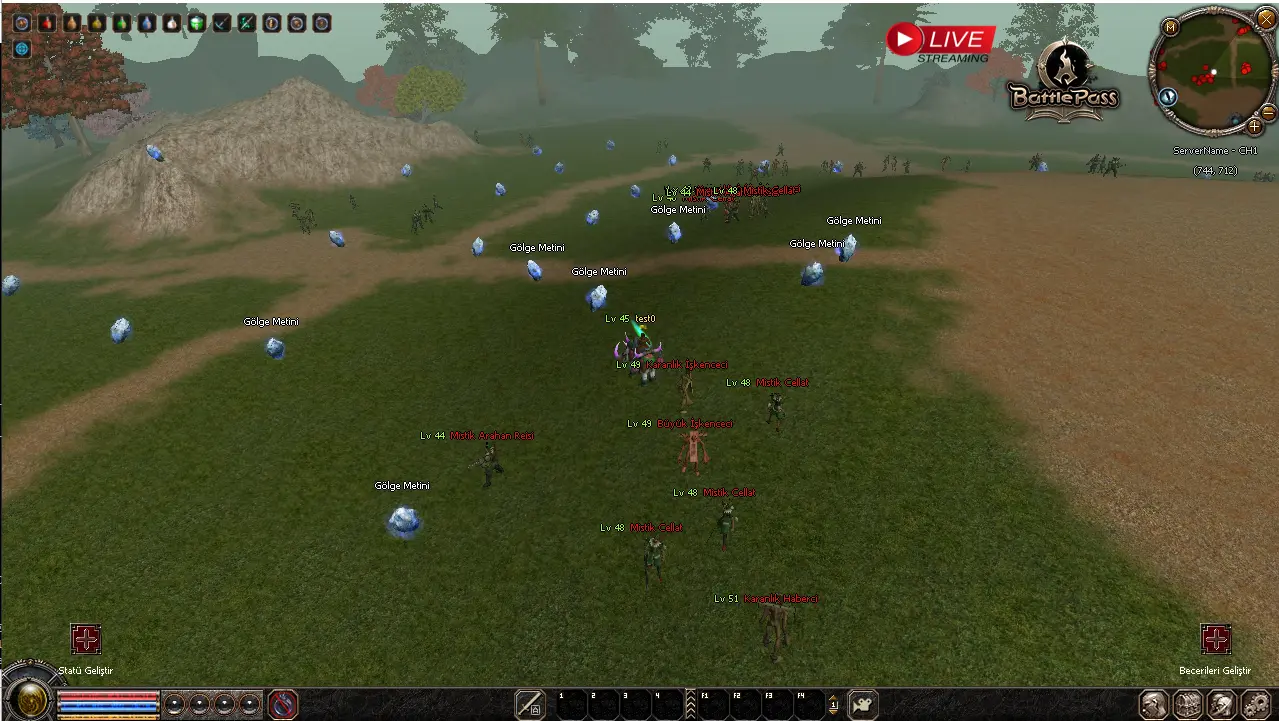Click the Becerileri Geliştir red plus button
Screen dimensions: 1279x721
click(1215, 639)
